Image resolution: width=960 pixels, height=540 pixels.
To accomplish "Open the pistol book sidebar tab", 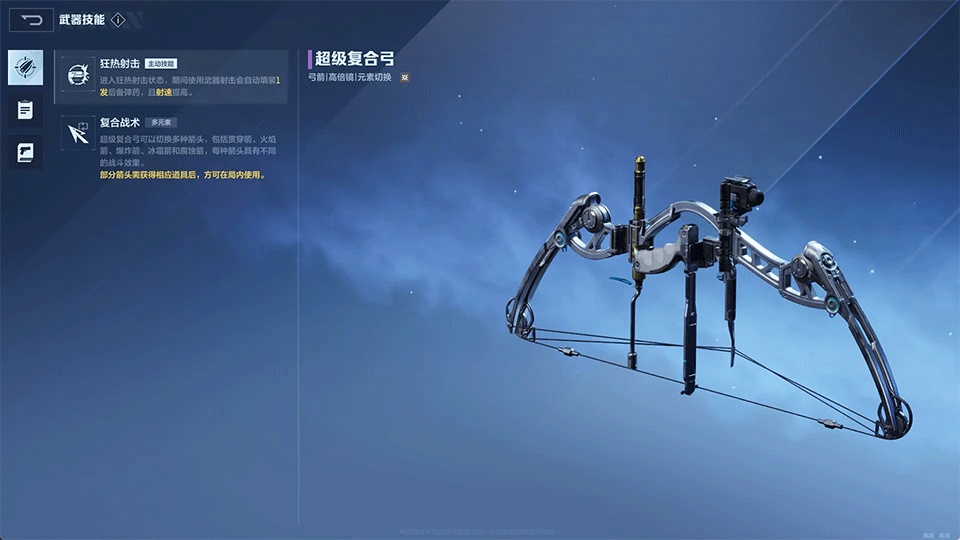I will point(25,152).
